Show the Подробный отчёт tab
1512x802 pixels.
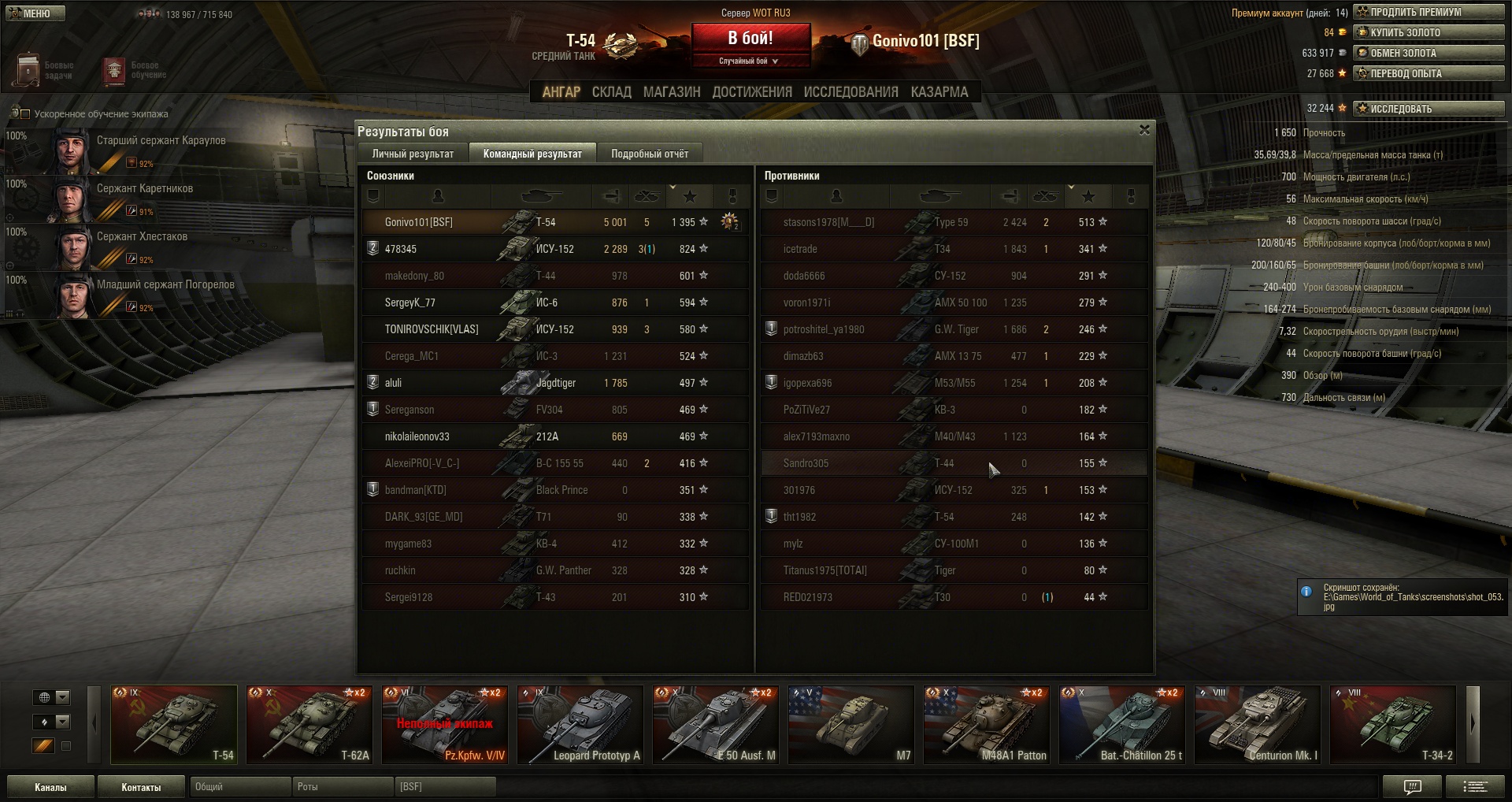coord(649,154)
